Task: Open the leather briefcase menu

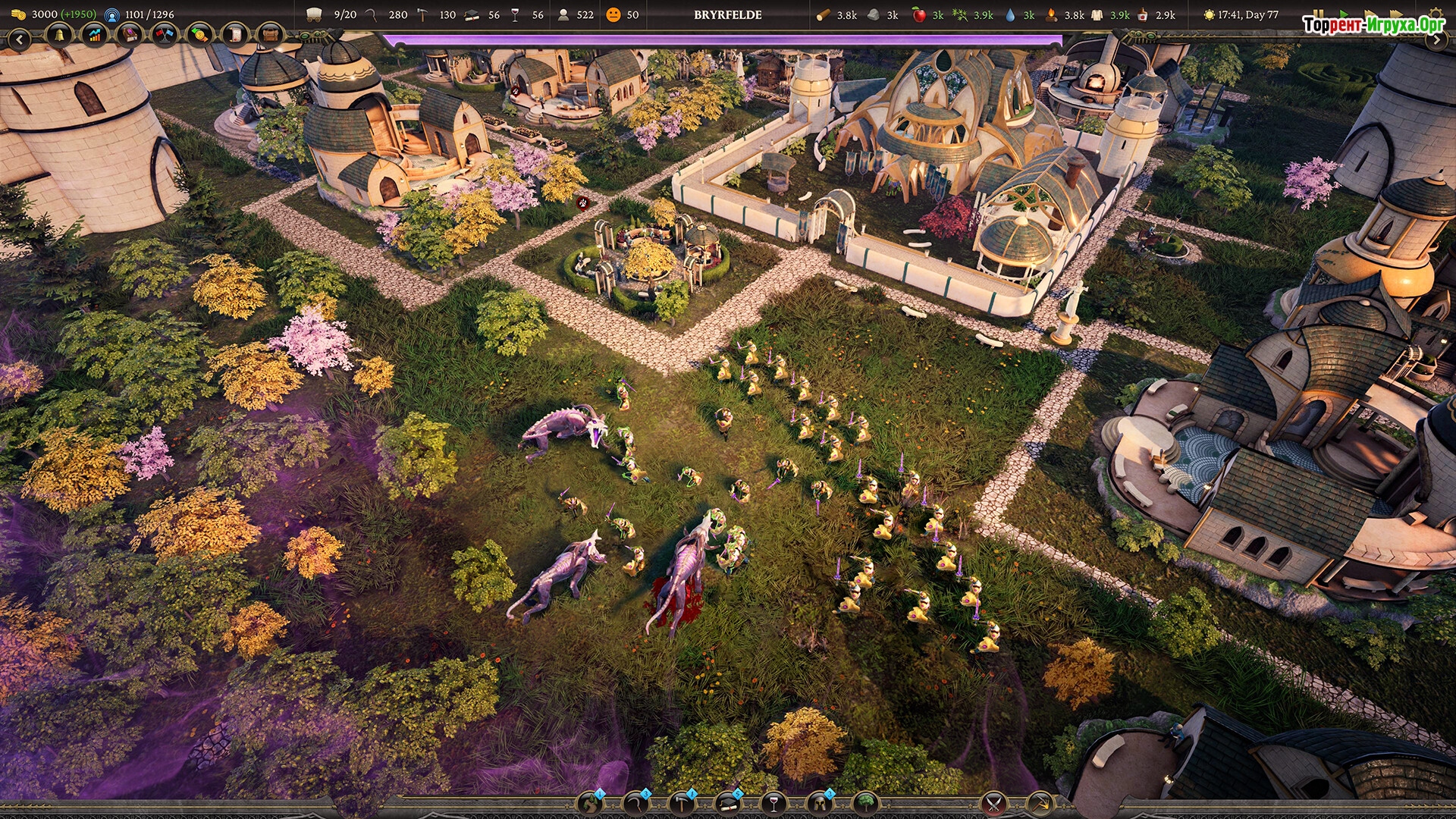Action: (x=270, y=36)
